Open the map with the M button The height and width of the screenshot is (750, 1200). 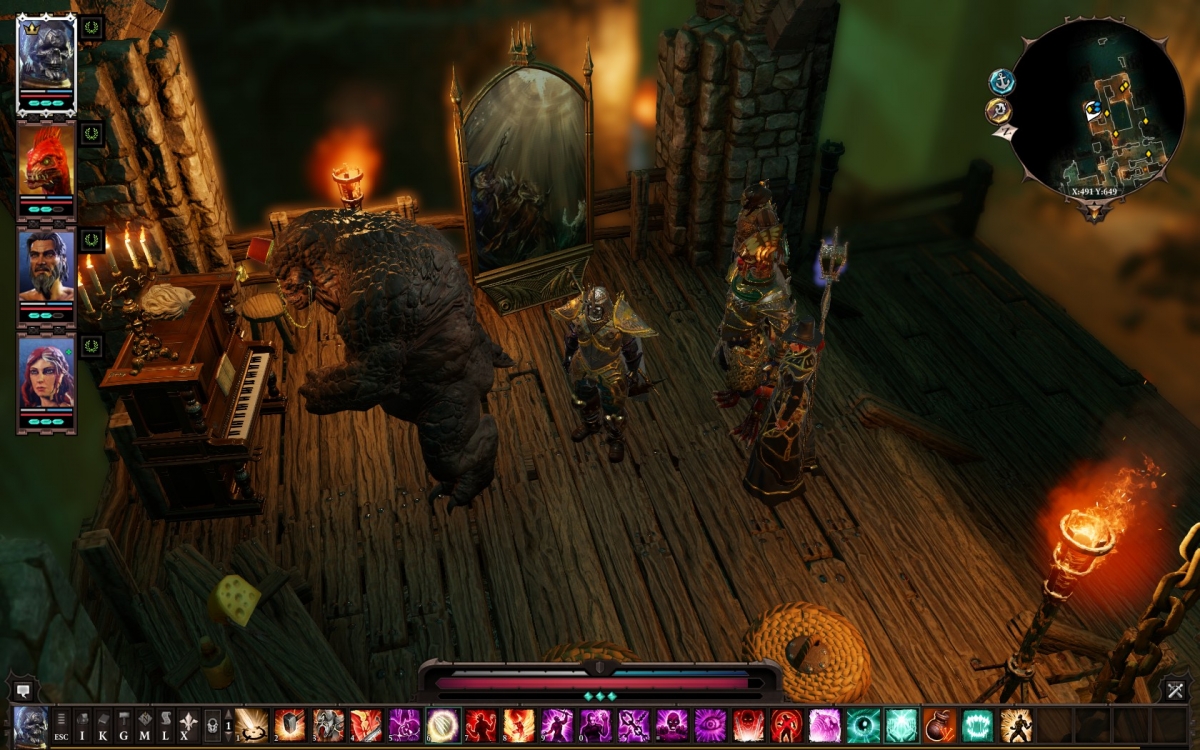pyautogui.click(x=145, y=724)
